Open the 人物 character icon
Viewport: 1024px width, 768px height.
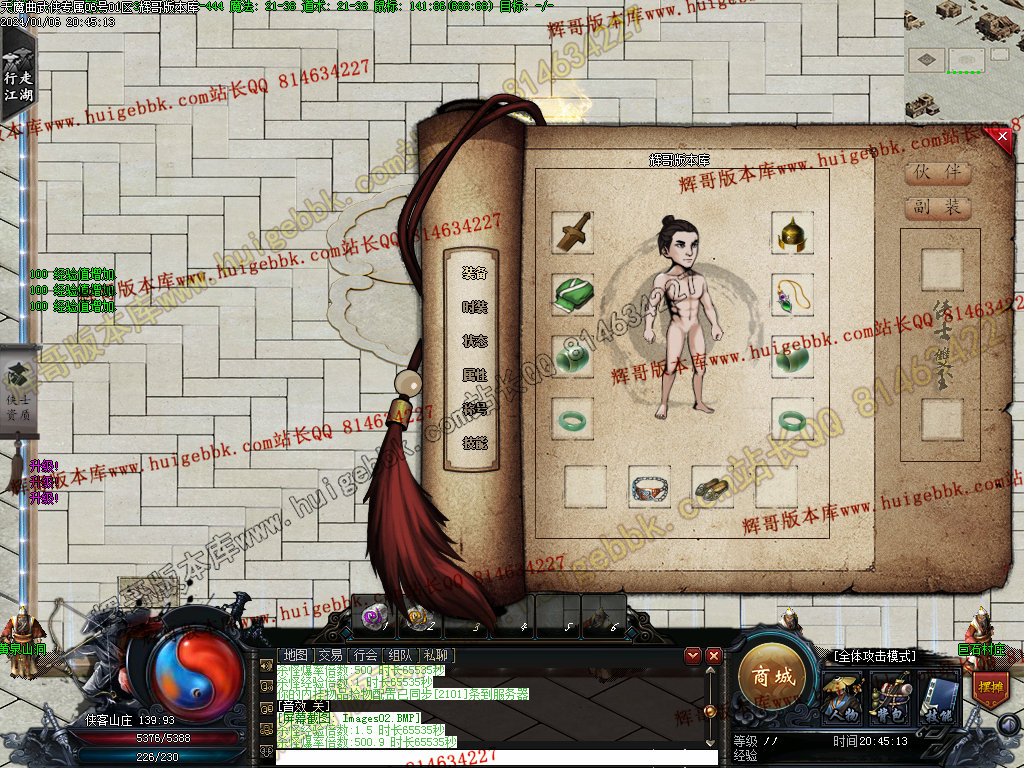[x=841, y=696]
